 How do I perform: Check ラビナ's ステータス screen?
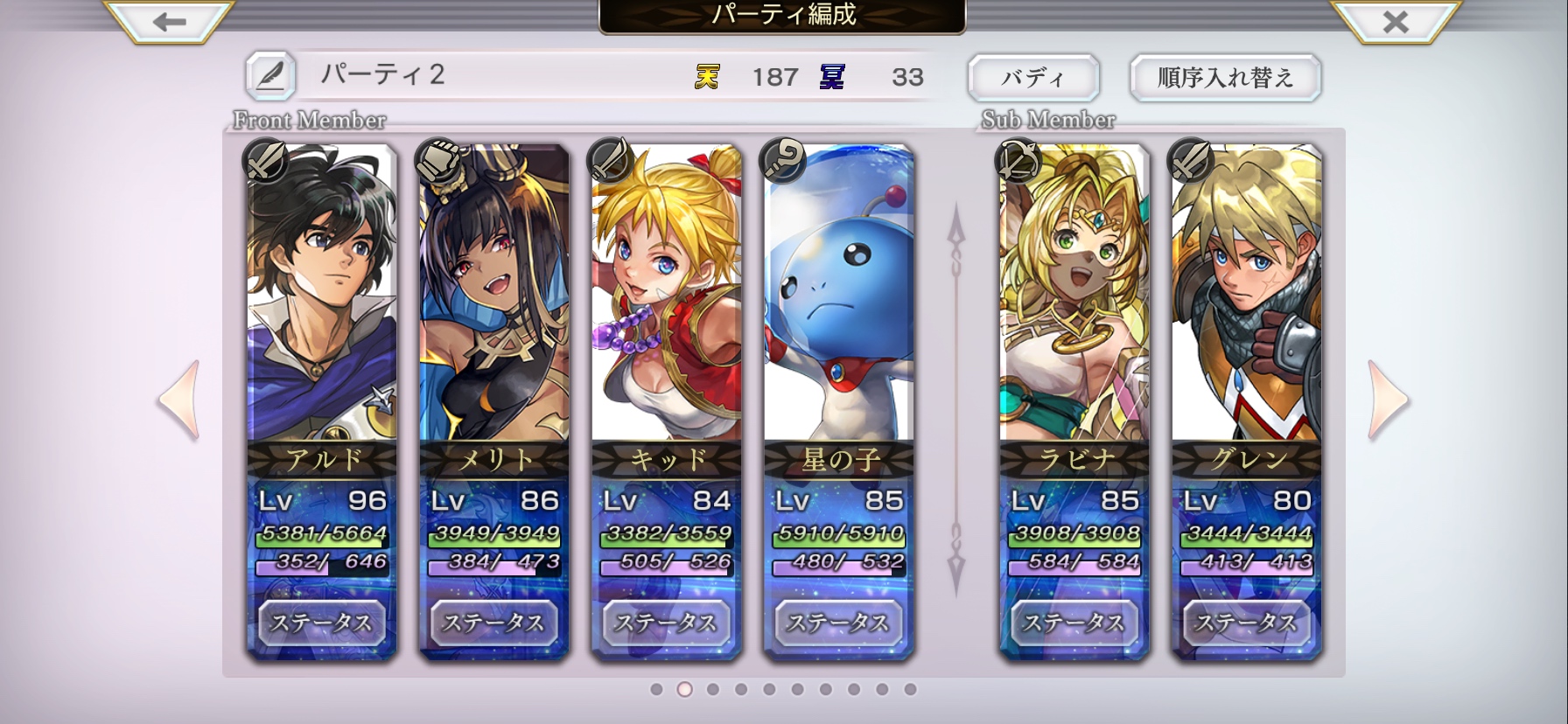(1074, 623)
